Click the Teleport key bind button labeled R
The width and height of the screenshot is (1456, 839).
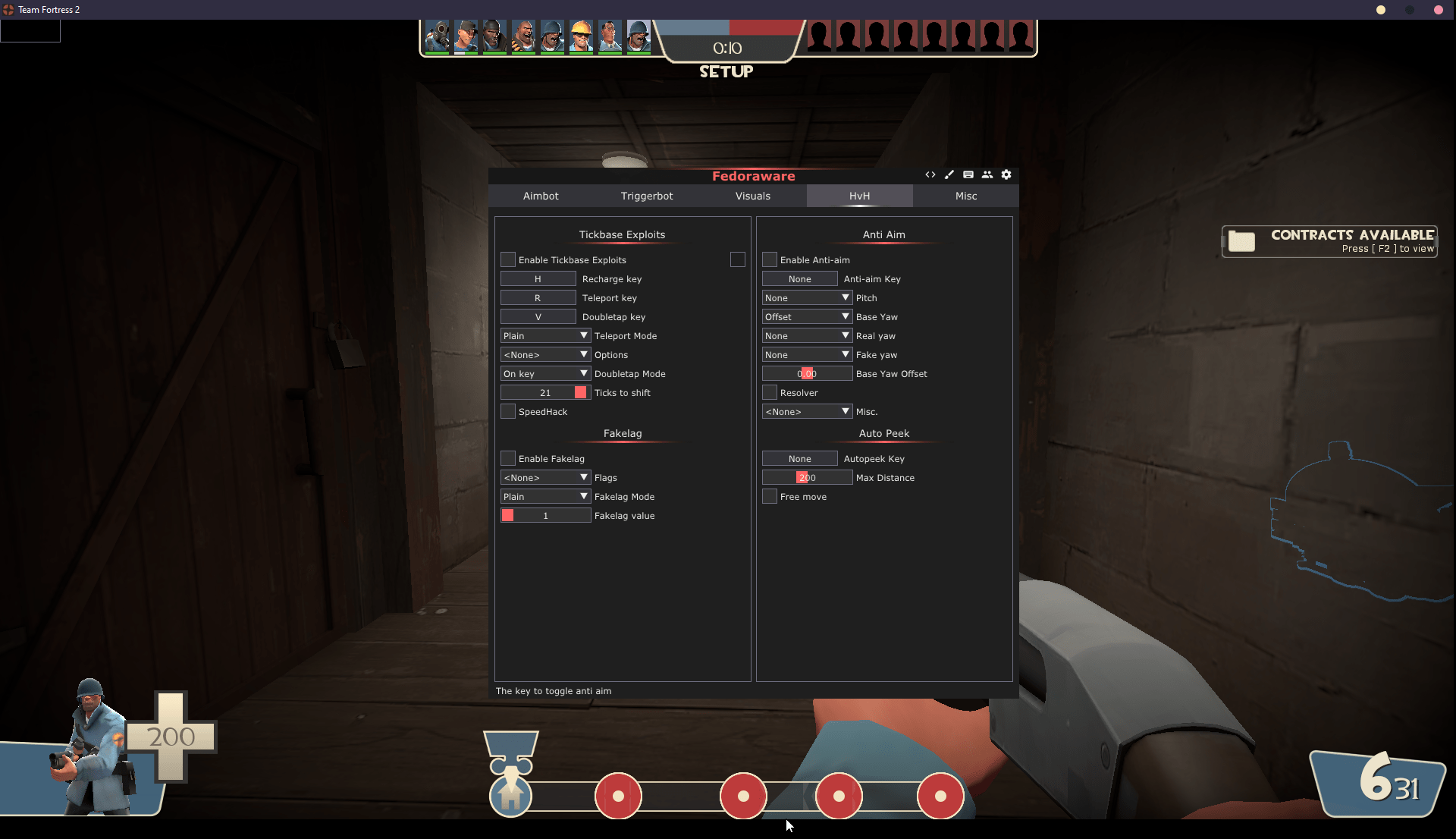[x=538, y=297]
